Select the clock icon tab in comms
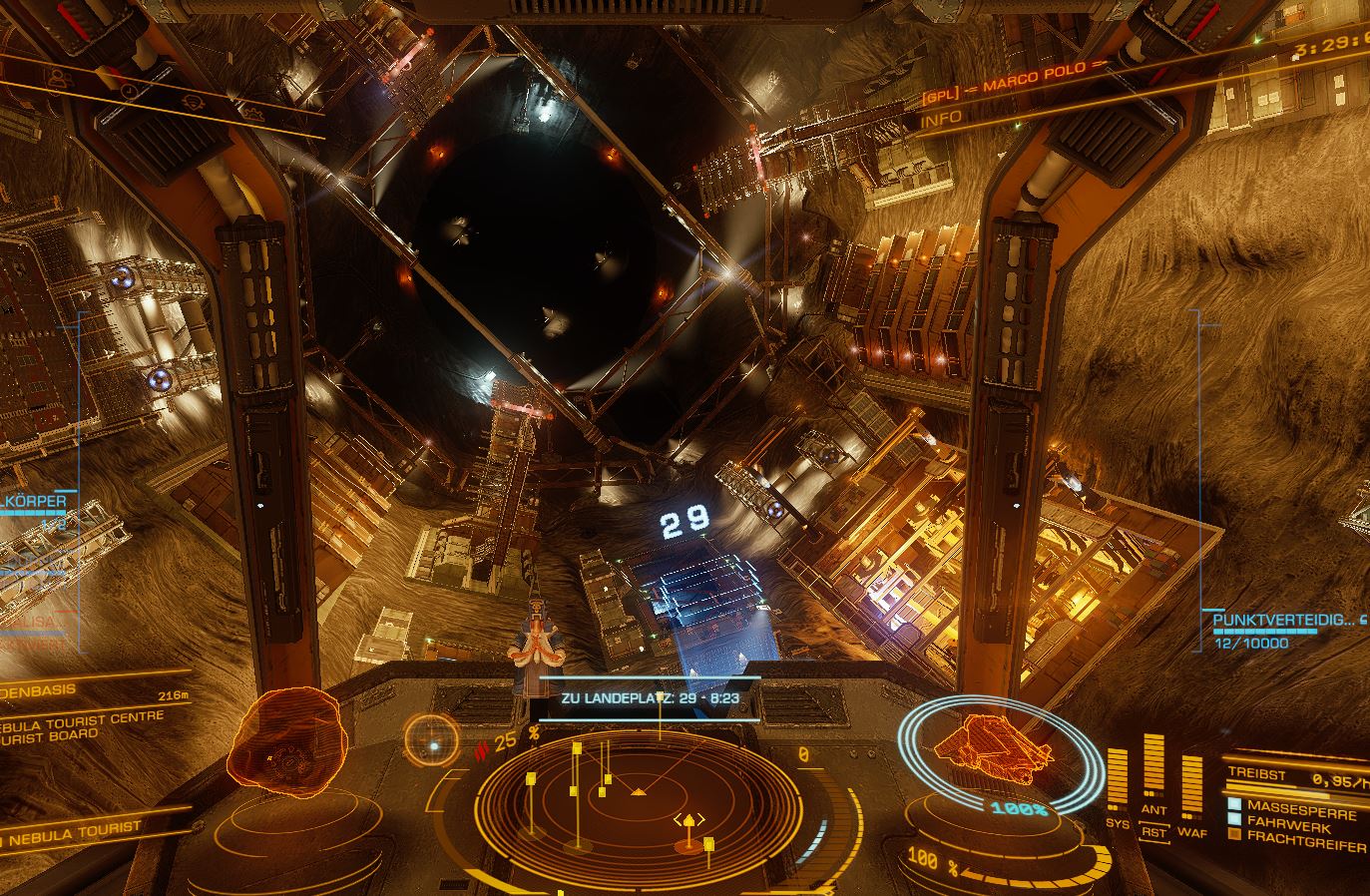The height and width of the screenshot is (896, 1370). tap(130, 90)
